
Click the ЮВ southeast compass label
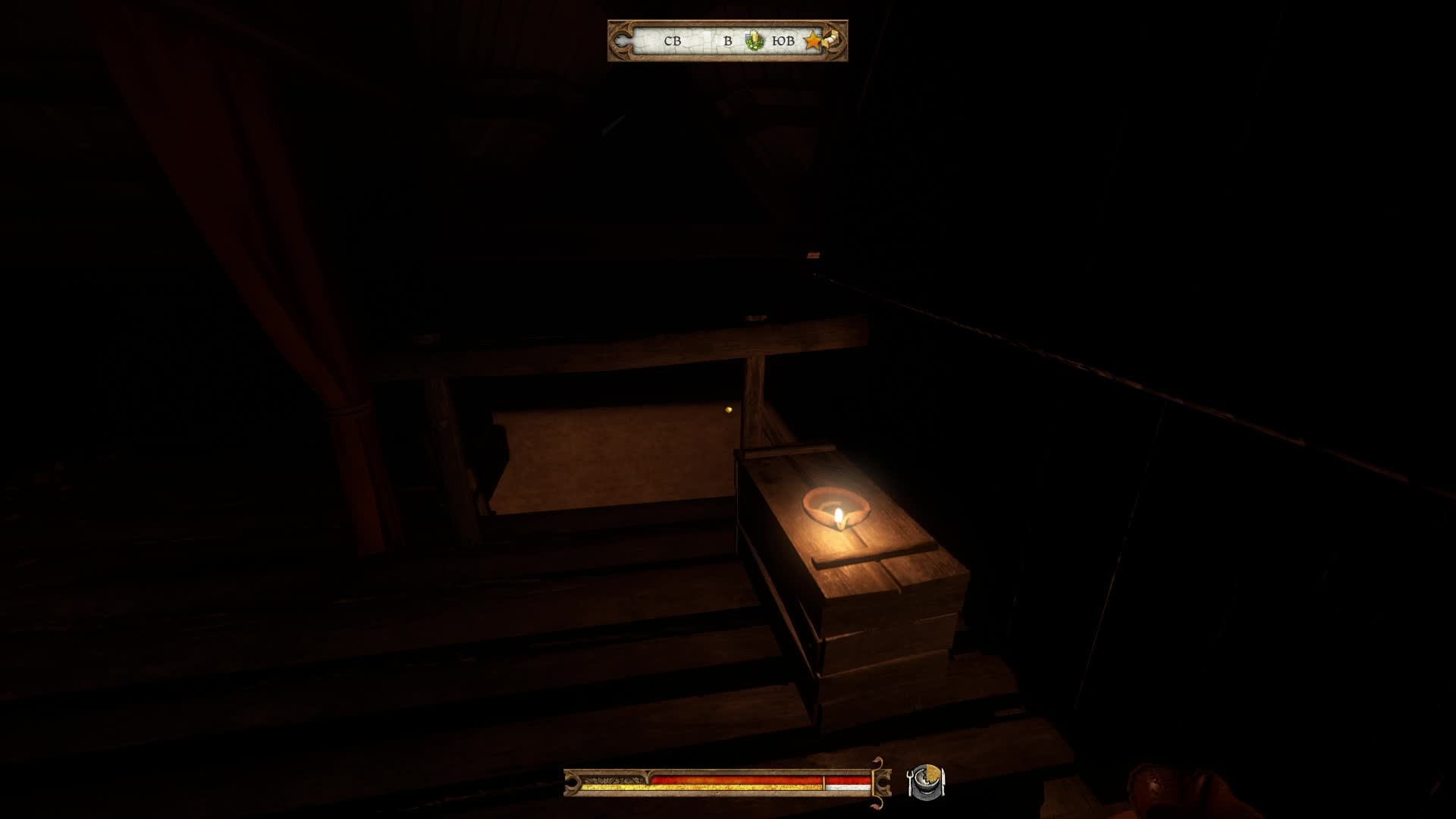pyautogui.click(x=783, y=40)
